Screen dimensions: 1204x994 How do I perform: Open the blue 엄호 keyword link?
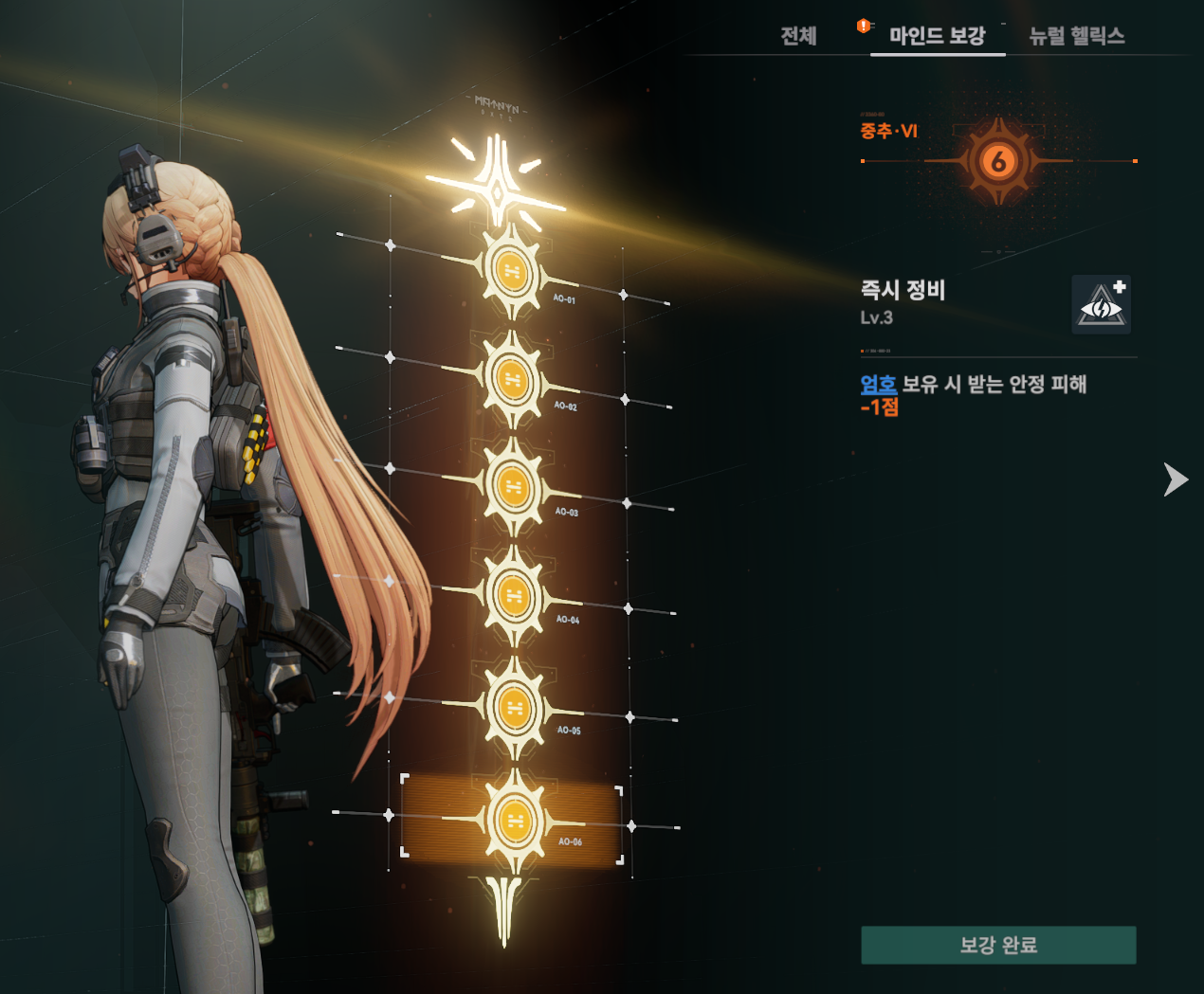tap(878, 384)
